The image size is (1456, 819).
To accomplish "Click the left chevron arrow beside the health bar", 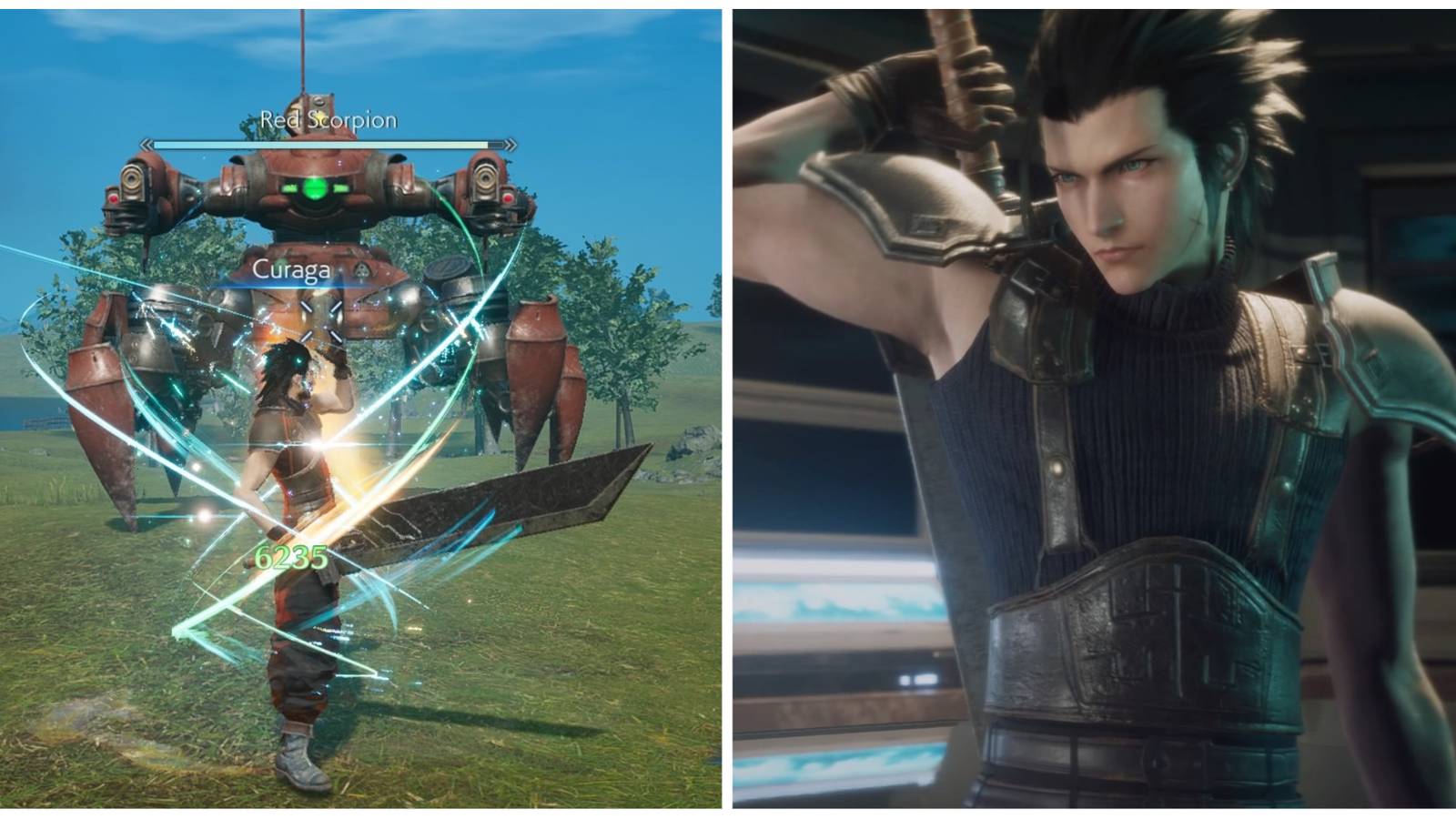I will point(146,142).
